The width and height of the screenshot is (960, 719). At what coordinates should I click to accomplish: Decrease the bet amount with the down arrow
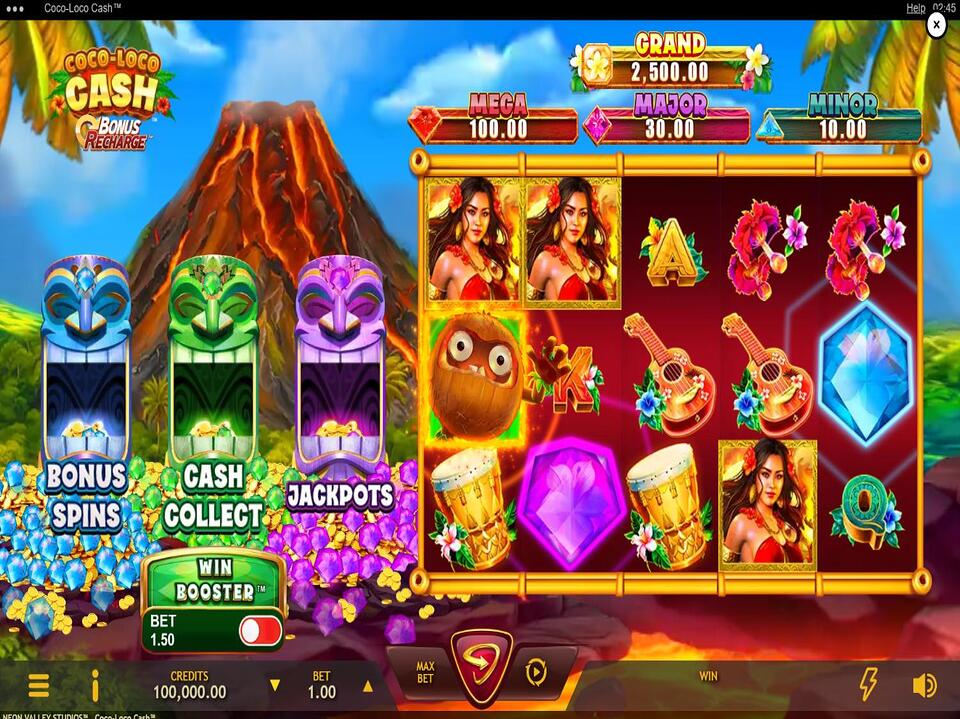275,687
